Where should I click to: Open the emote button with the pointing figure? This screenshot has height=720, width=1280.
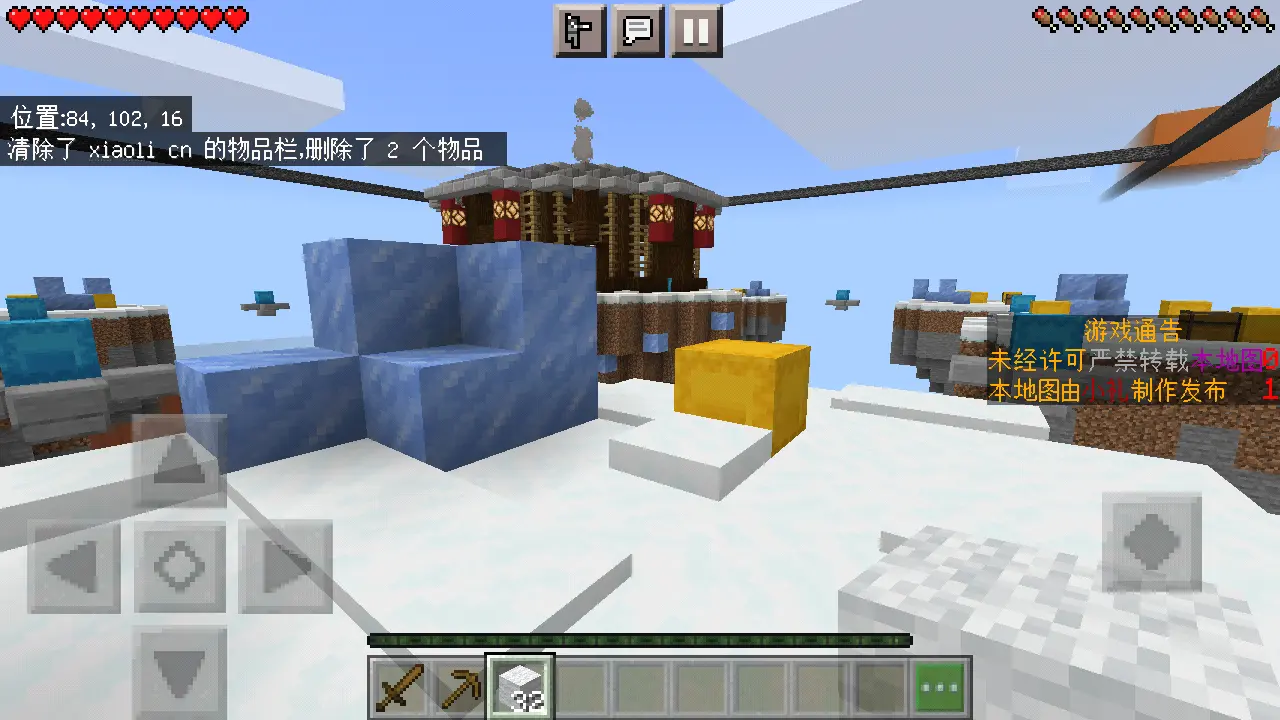[x=580, y=31]
